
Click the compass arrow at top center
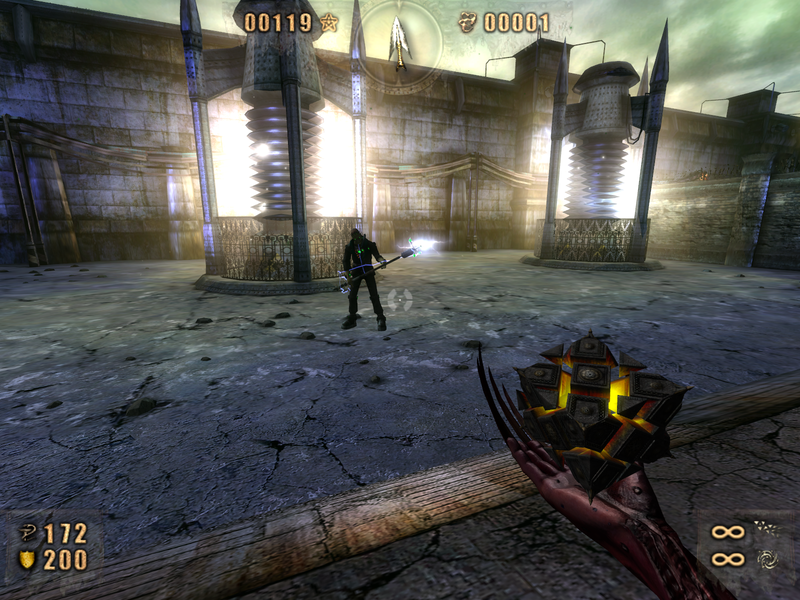399,41
